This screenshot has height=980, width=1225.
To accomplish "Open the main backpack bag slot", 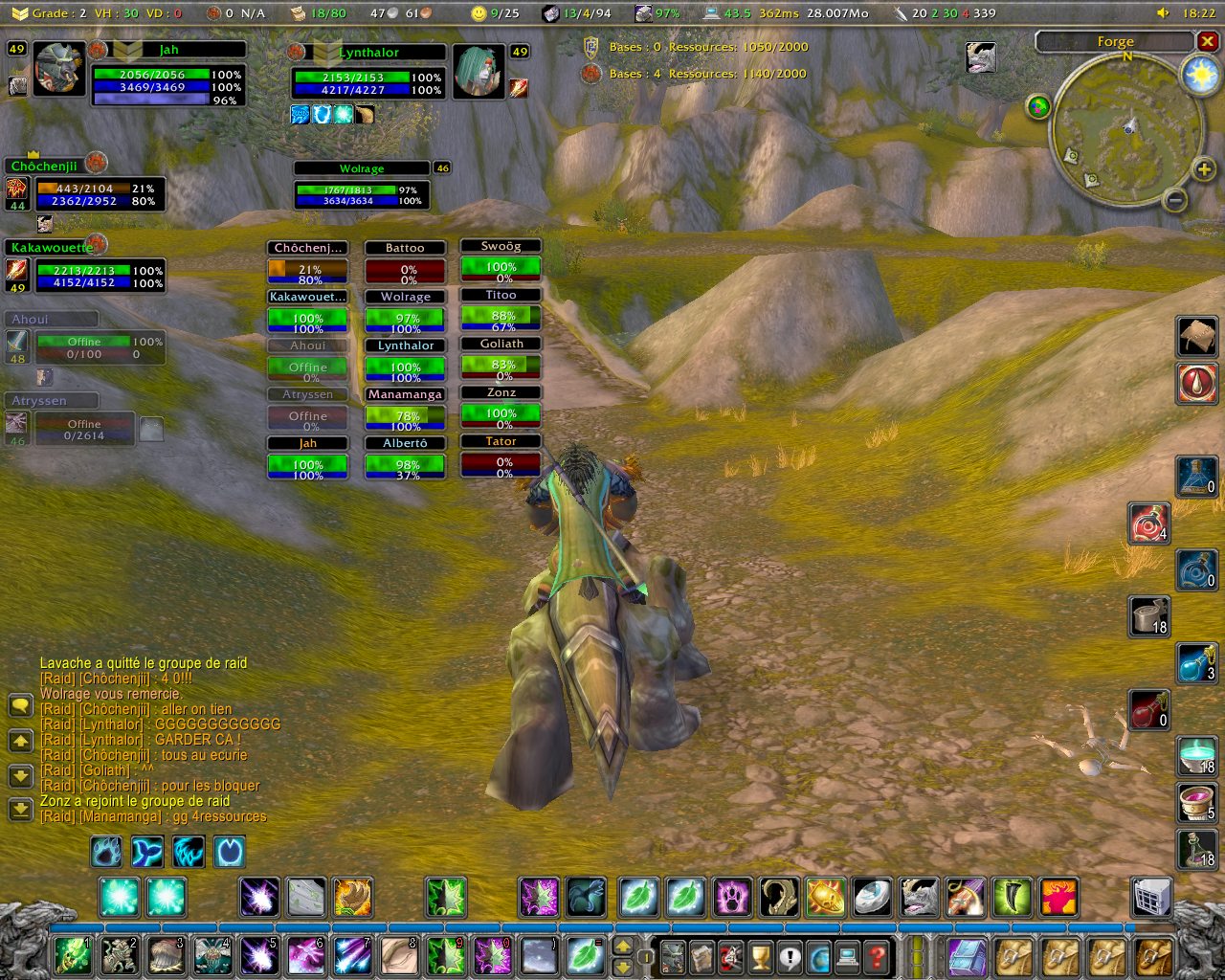I will tap(1154, 956).
